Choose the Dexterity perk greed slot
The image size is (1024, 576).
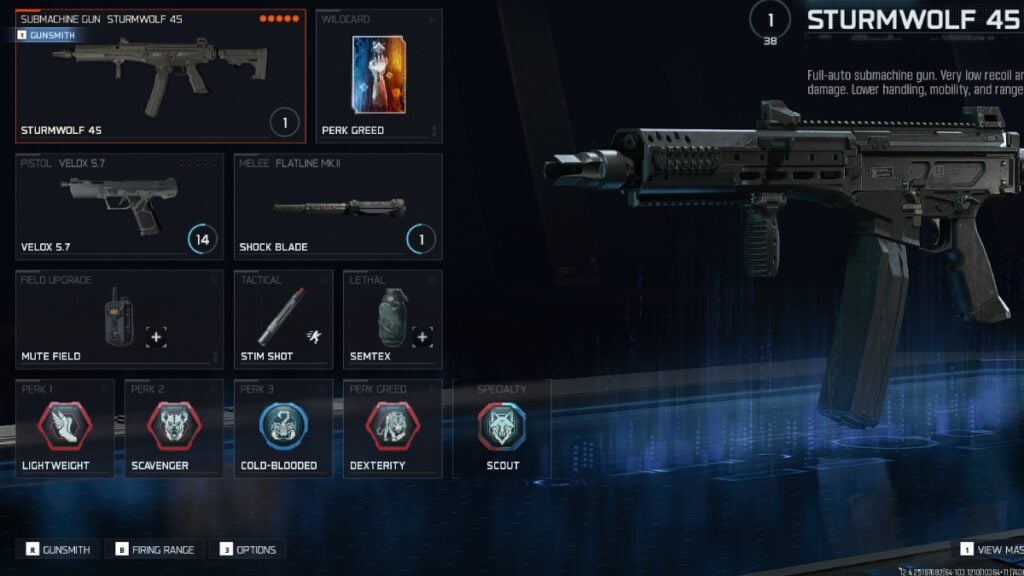[x=392, y=428]
